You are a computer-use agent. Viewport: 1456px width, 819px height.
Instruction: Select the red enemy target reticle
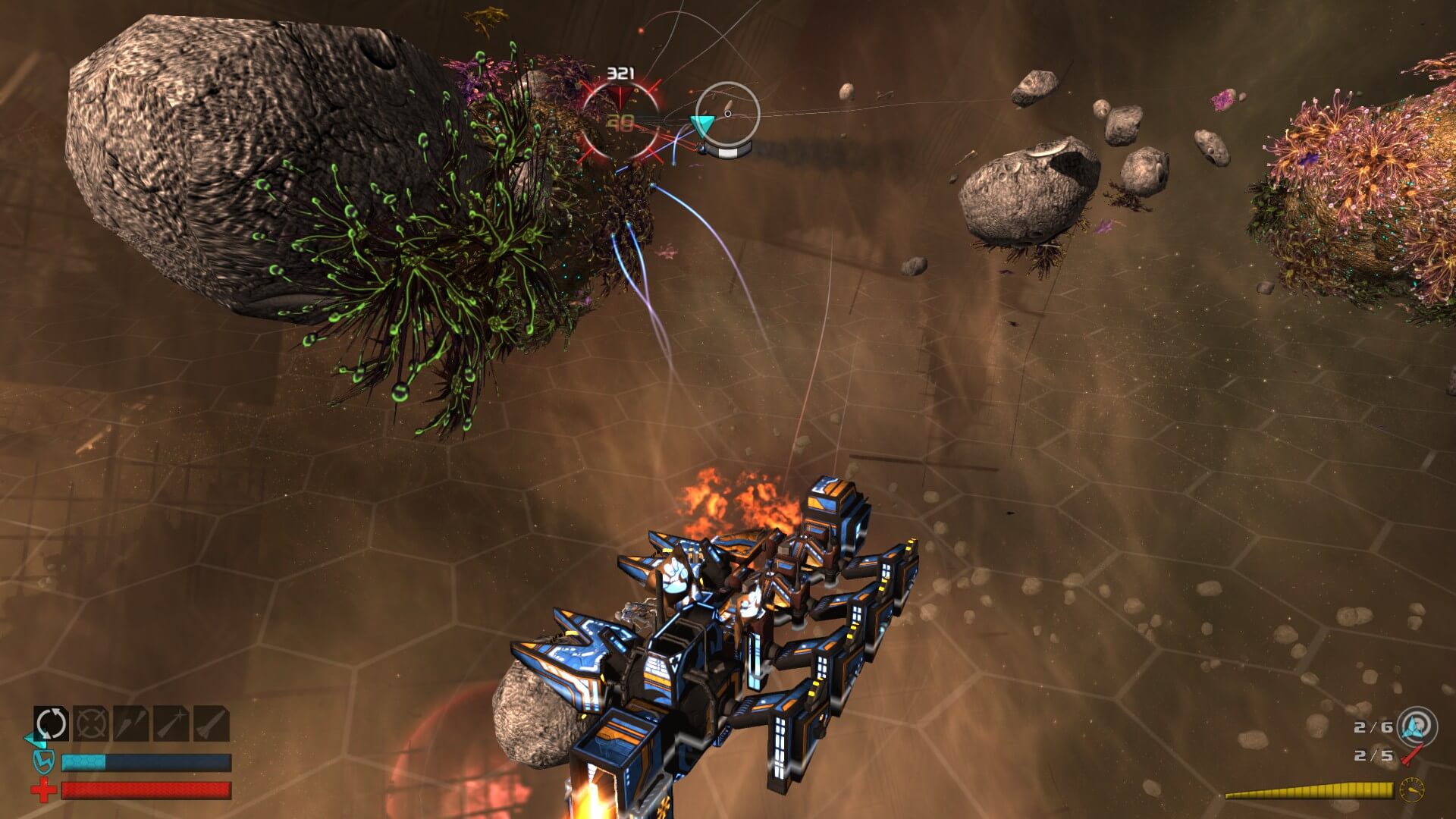point(621,121)
